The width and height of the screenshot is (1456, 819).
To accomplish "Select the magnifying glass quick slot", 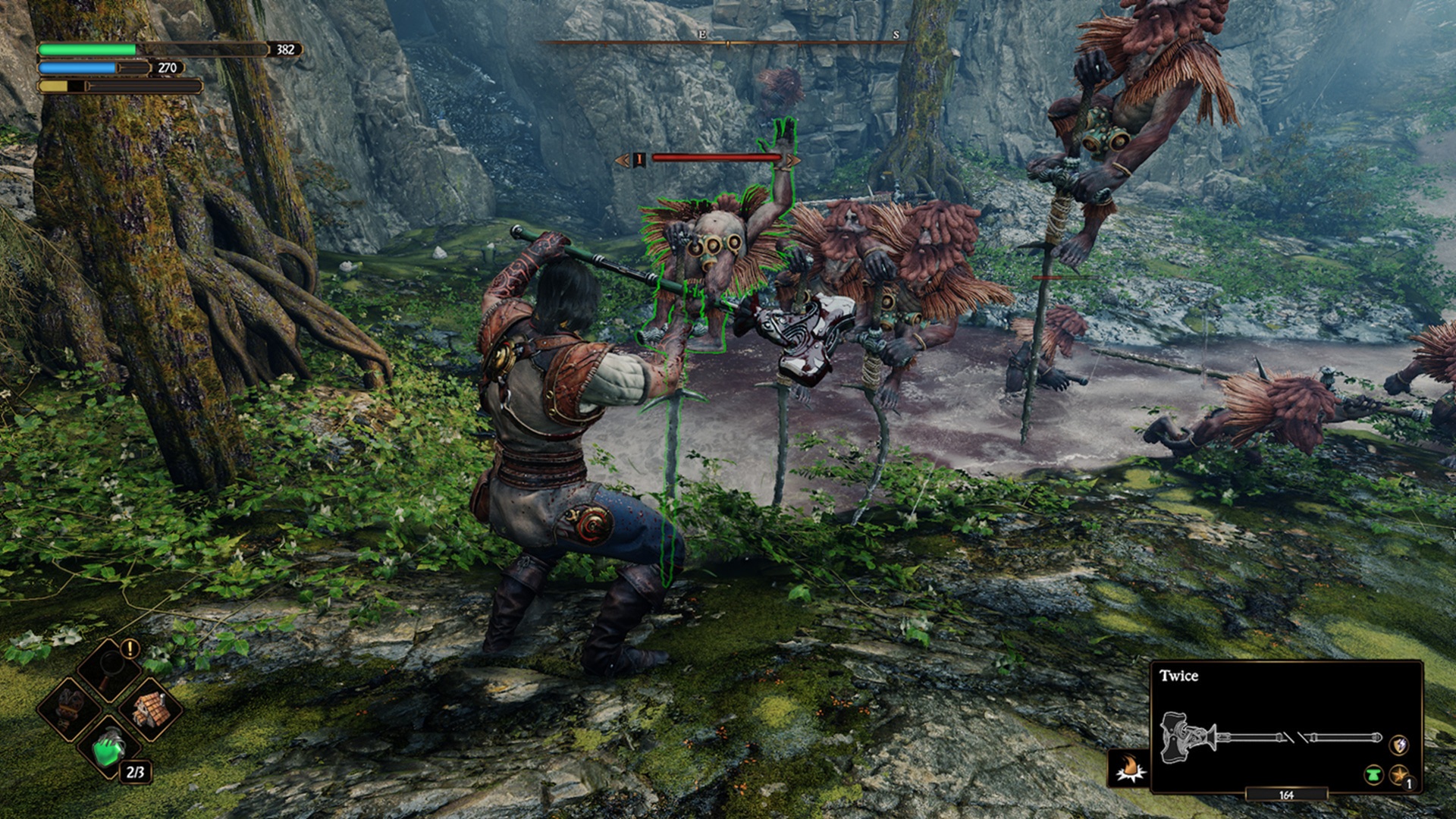I will tap(111, 670).
